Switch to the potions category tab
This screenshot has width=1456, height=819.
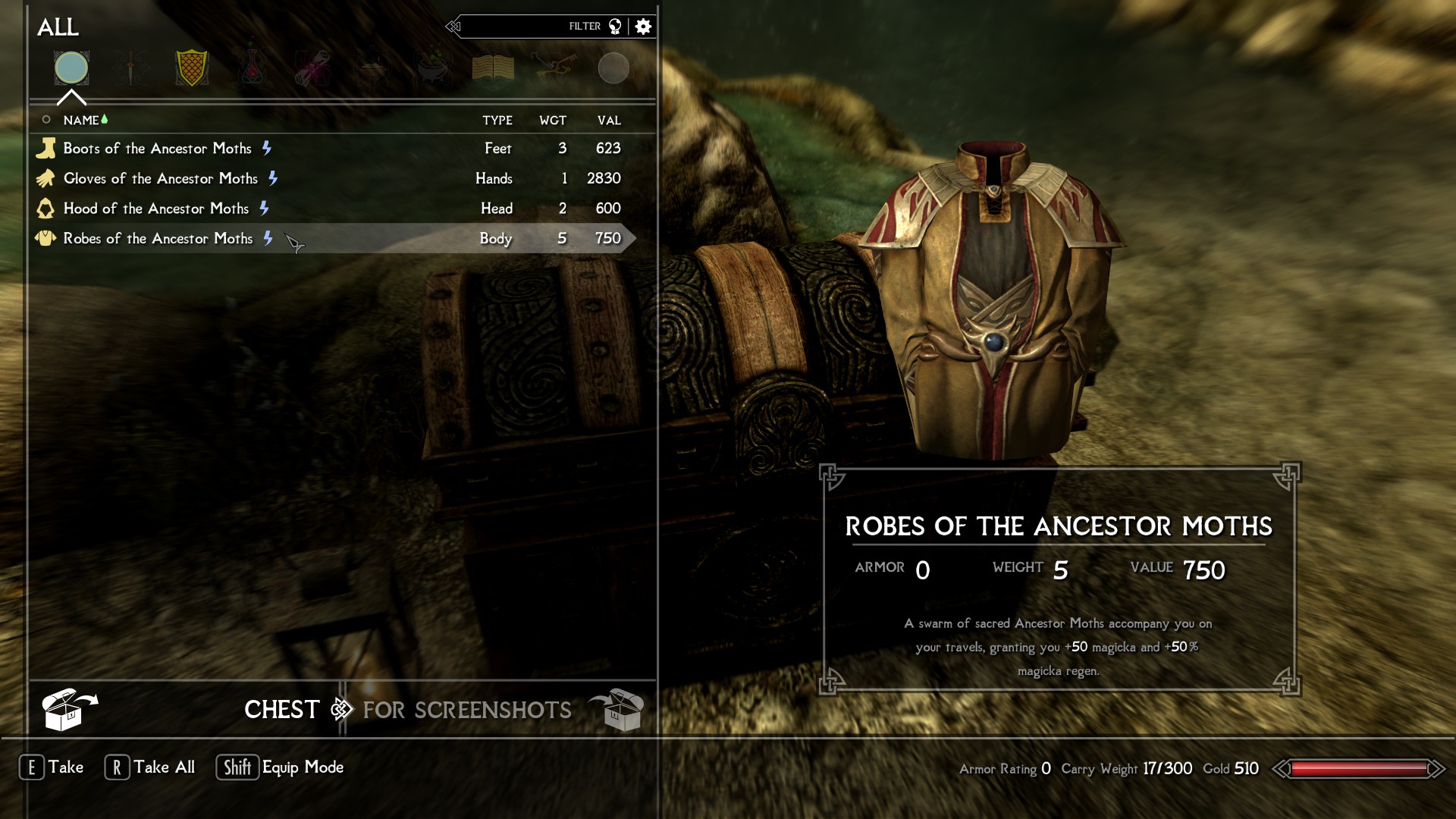(252, 69)
